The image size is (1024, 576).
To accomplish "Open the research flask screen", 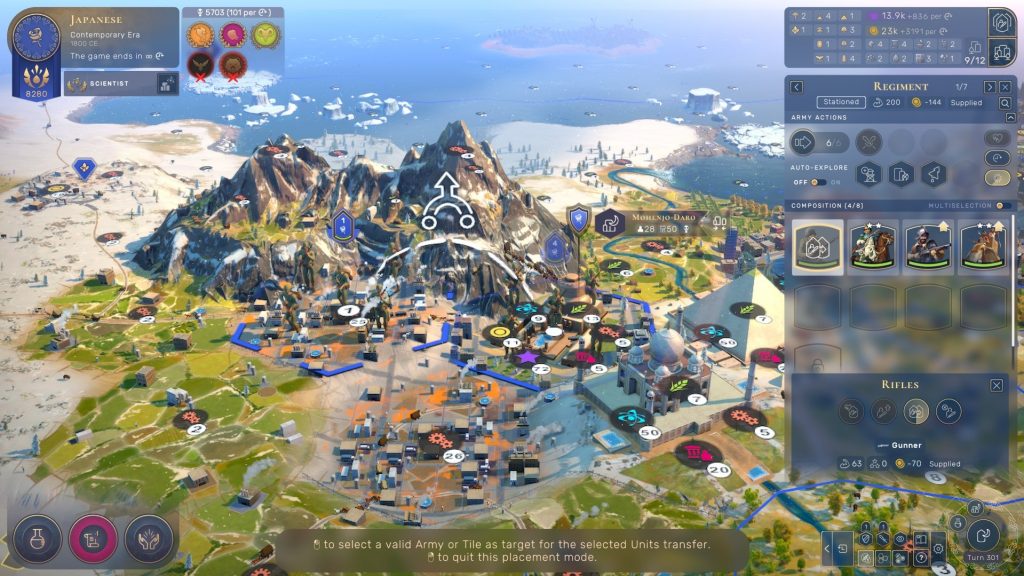I will tap(38, 539).
